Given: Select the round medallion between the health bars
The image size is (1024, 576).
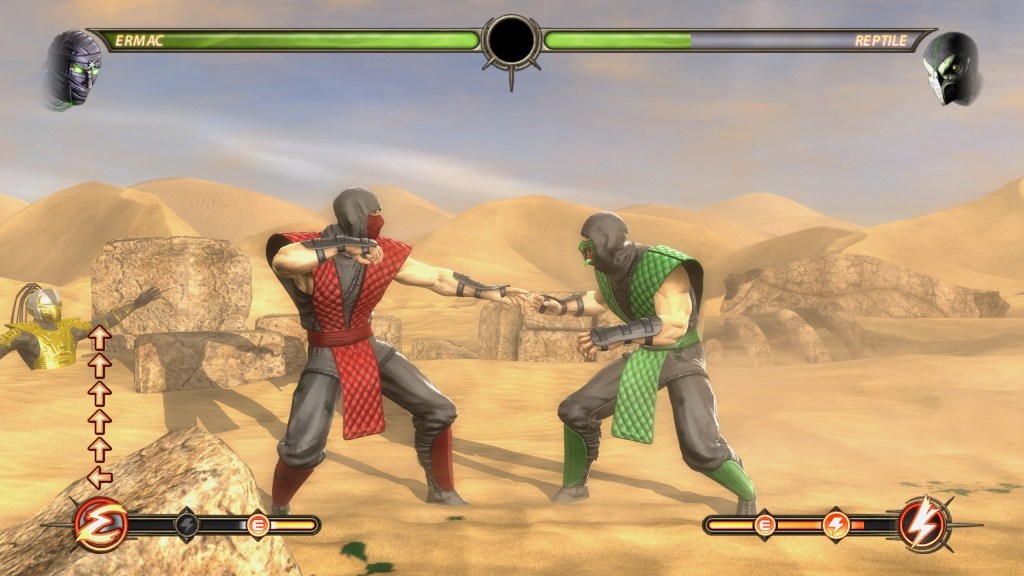Looking at the screenshot, I should 512,40.
